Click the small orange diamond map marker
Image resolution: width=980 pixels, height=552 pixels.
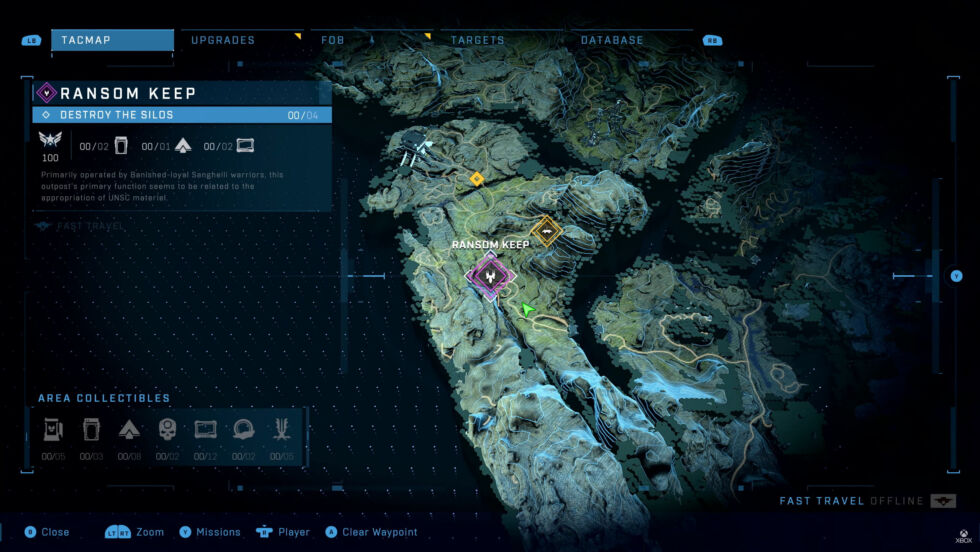(x=477, y=179)
